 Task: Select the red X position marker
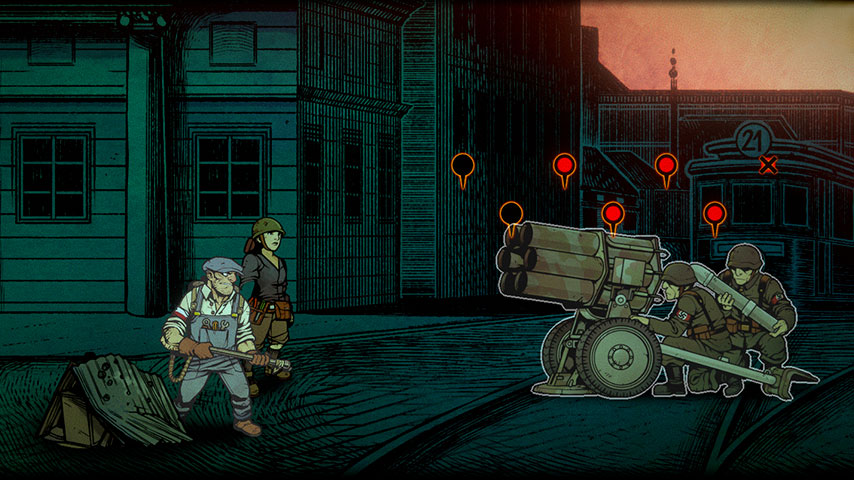pyautogui.click(x=768, y=165)
